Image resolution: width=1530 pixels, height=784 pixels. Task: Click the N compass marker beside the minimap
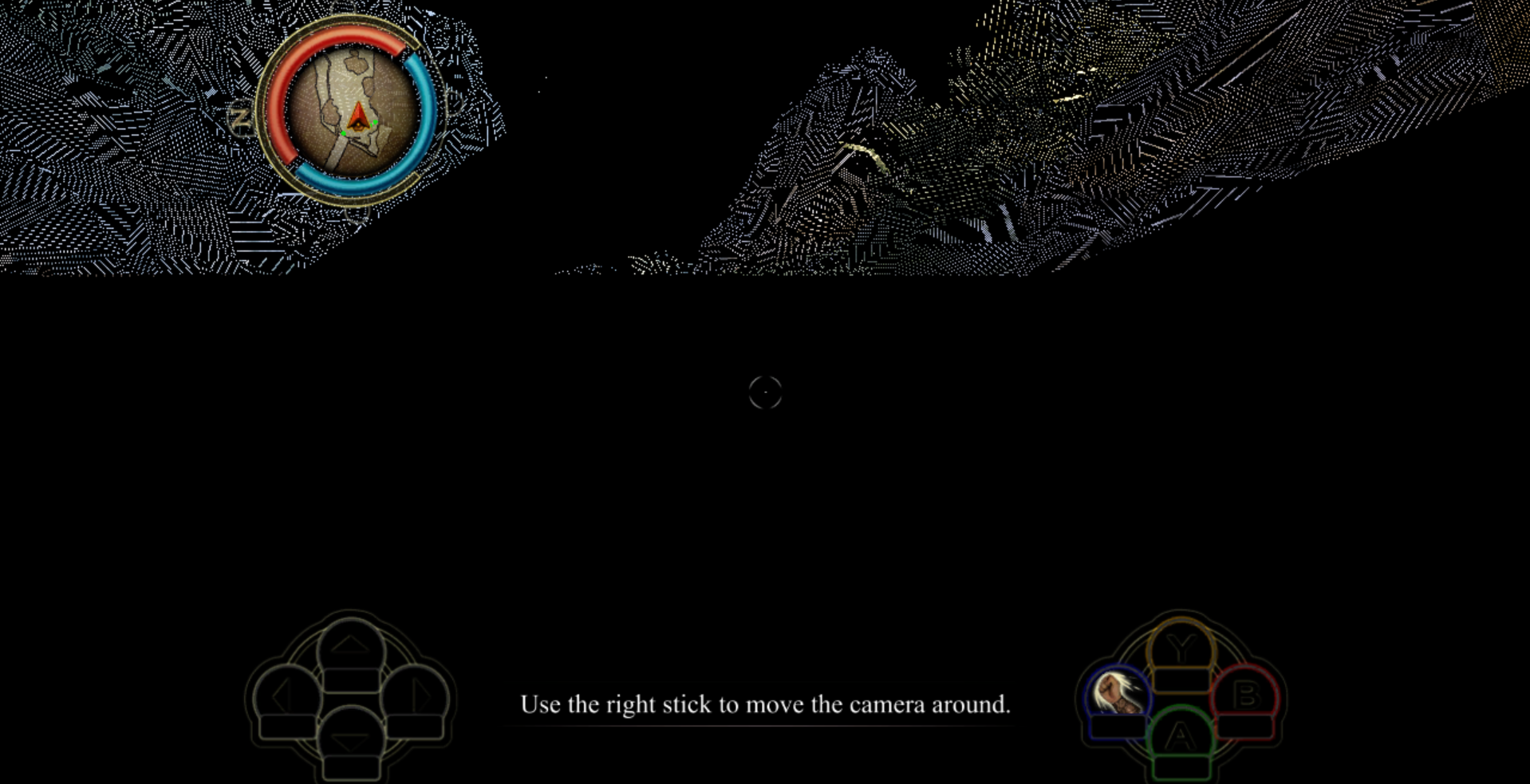tap(242, 118)
